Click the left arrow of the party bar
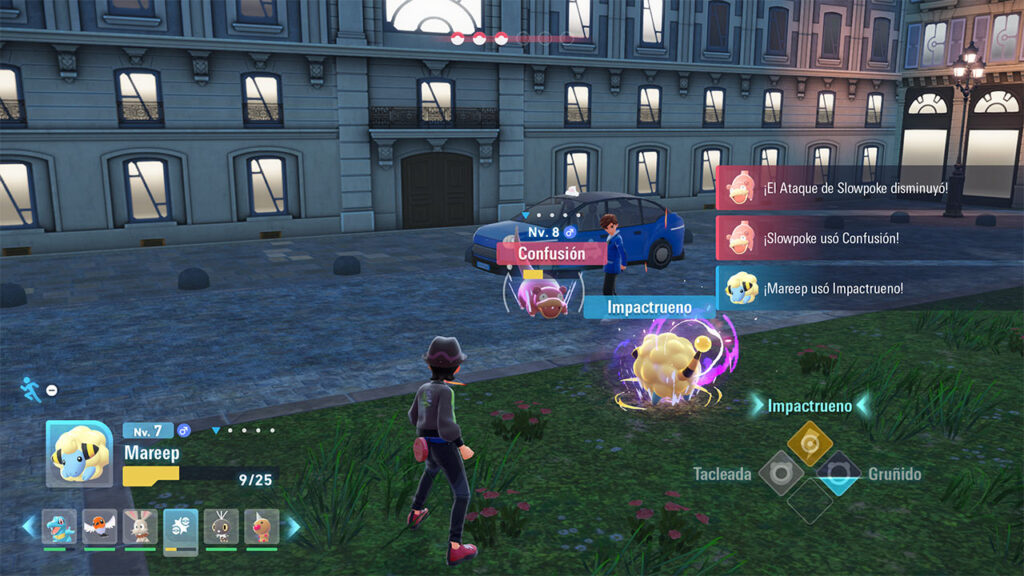 (x=28, y=526)
